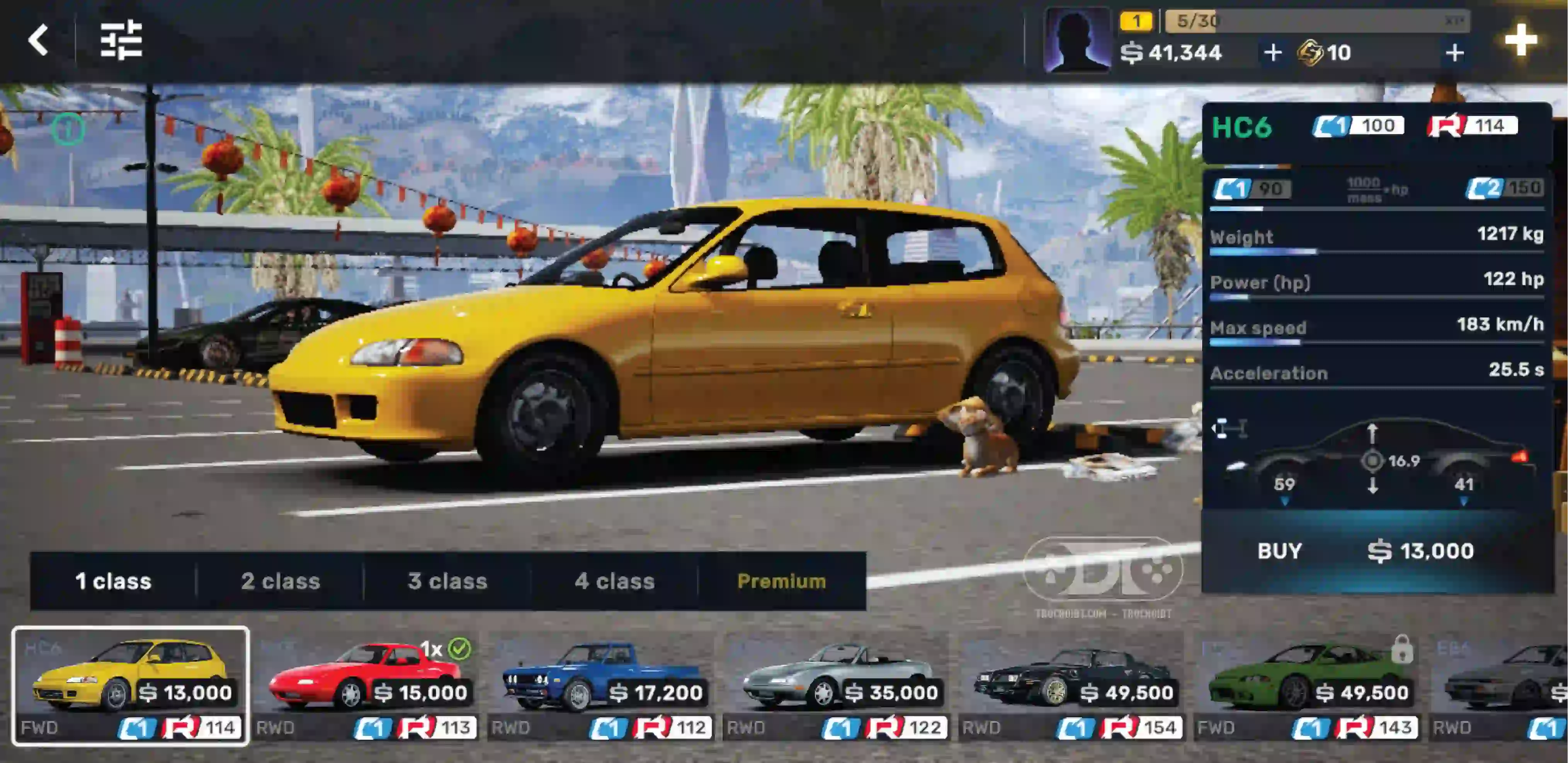Choose the blue $17,200 car
The width and height of the screenshot is (1568, 763).
pos(601,685)
